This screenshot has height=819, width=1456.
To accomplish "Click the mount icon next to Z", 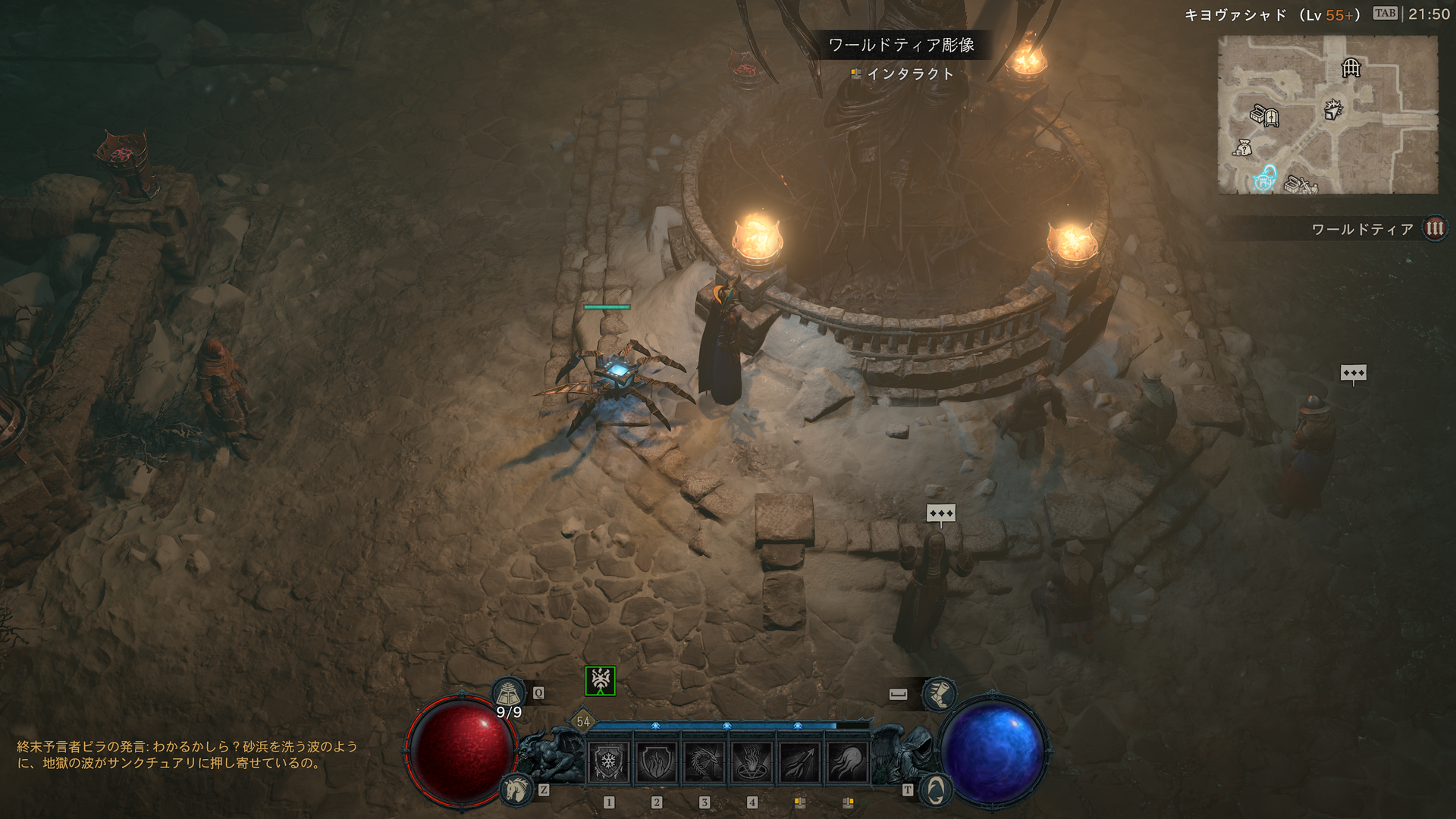I will point(517,789).
